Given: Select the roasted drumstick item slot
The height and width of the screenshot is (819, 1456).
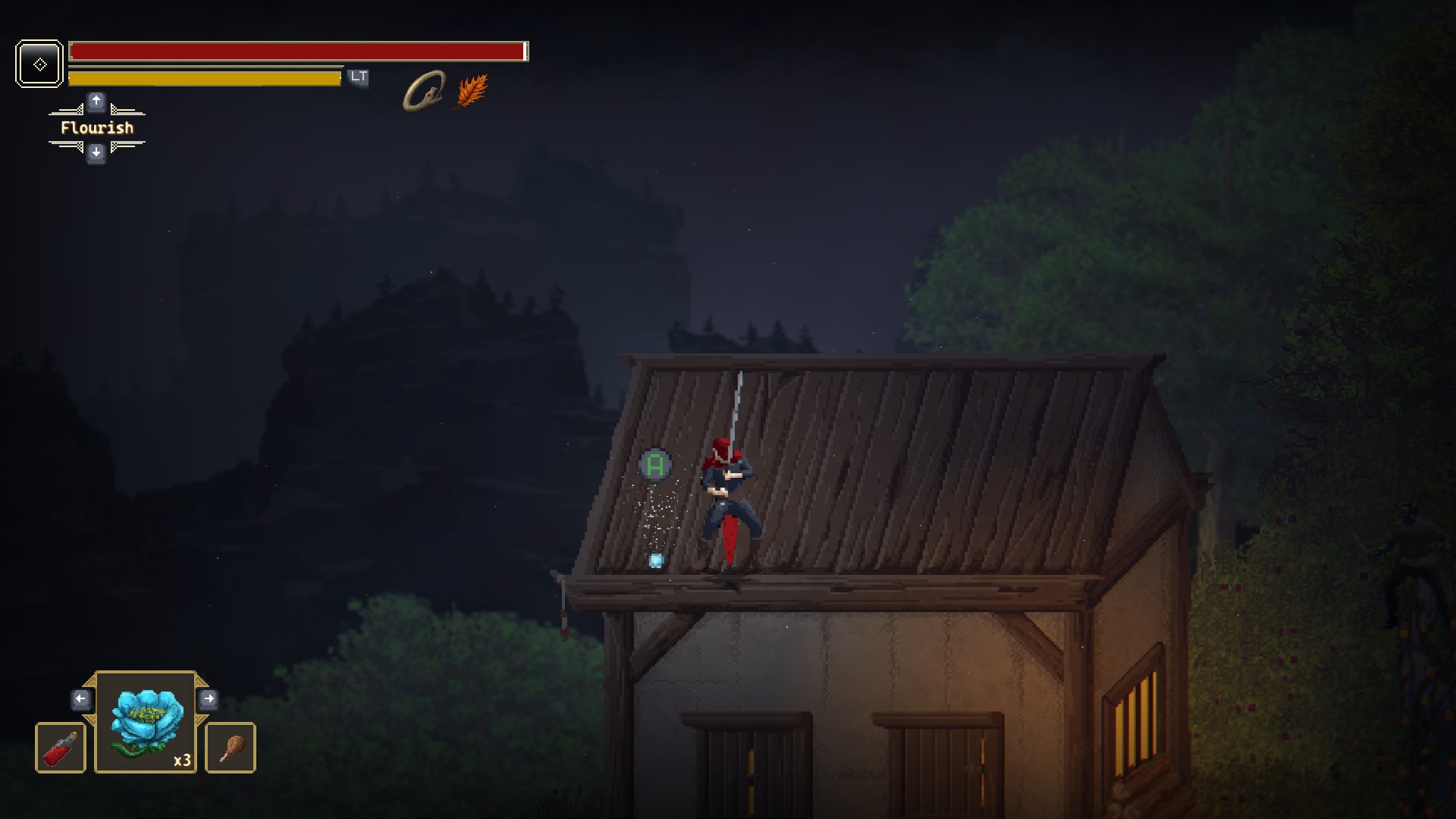Looking at the screenshot, I should (x=231, y=748).
